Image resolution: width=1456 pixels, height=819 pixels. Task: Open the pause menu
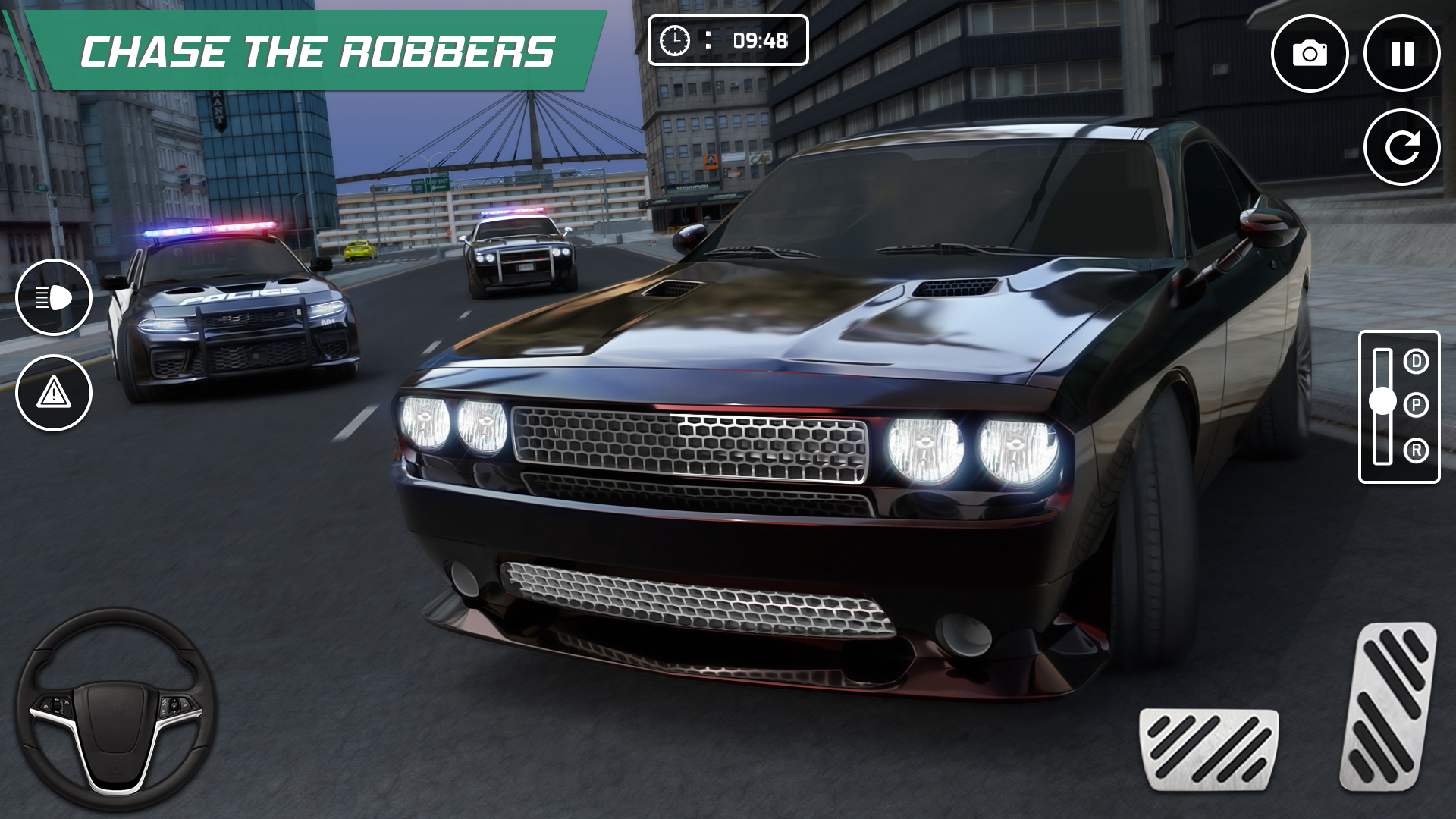pos(1402,52)
